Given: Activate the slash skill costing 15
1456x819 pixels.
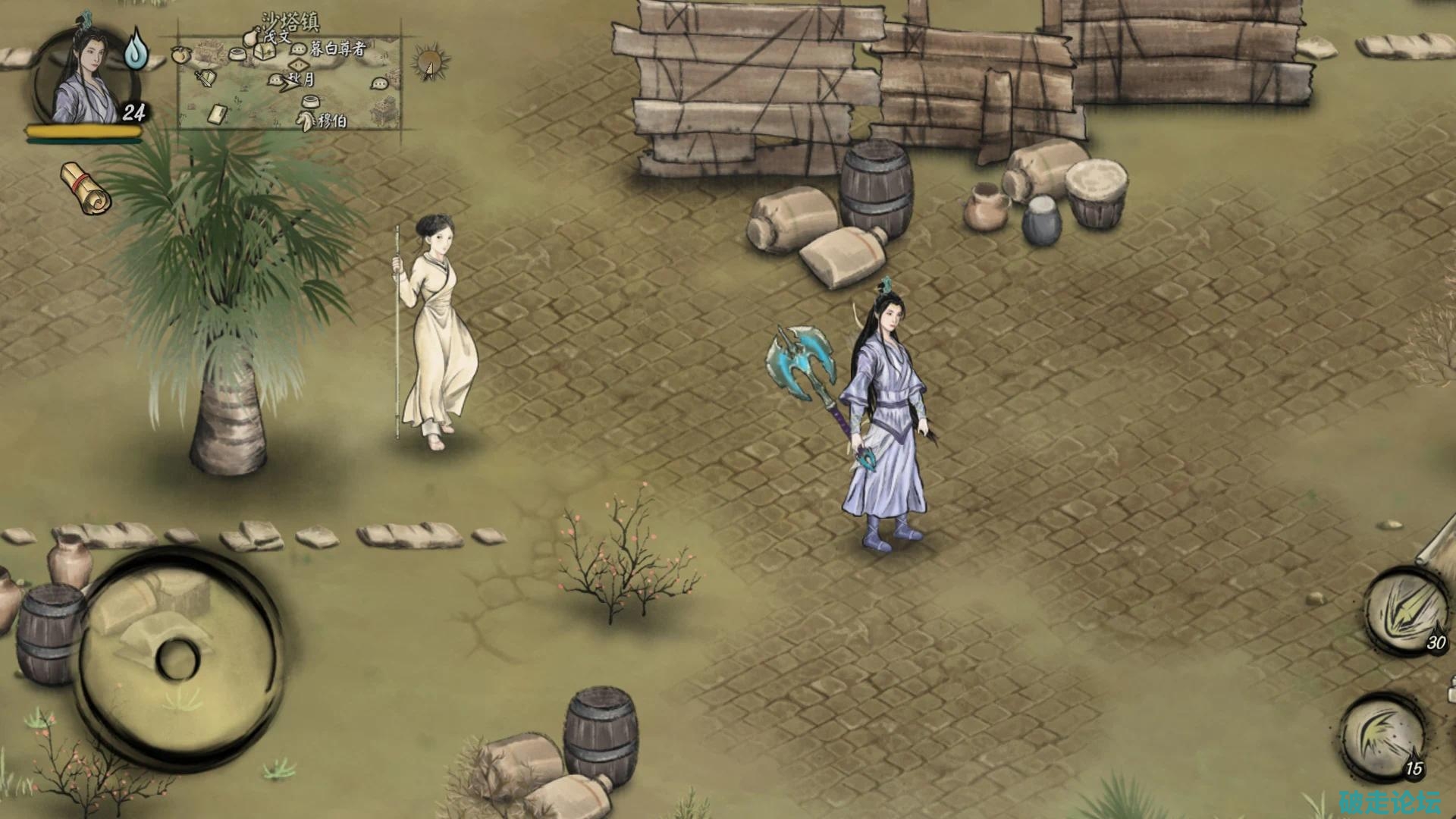Looking at the screenshot, I should pyautogui.click(x=1385, y=737).
